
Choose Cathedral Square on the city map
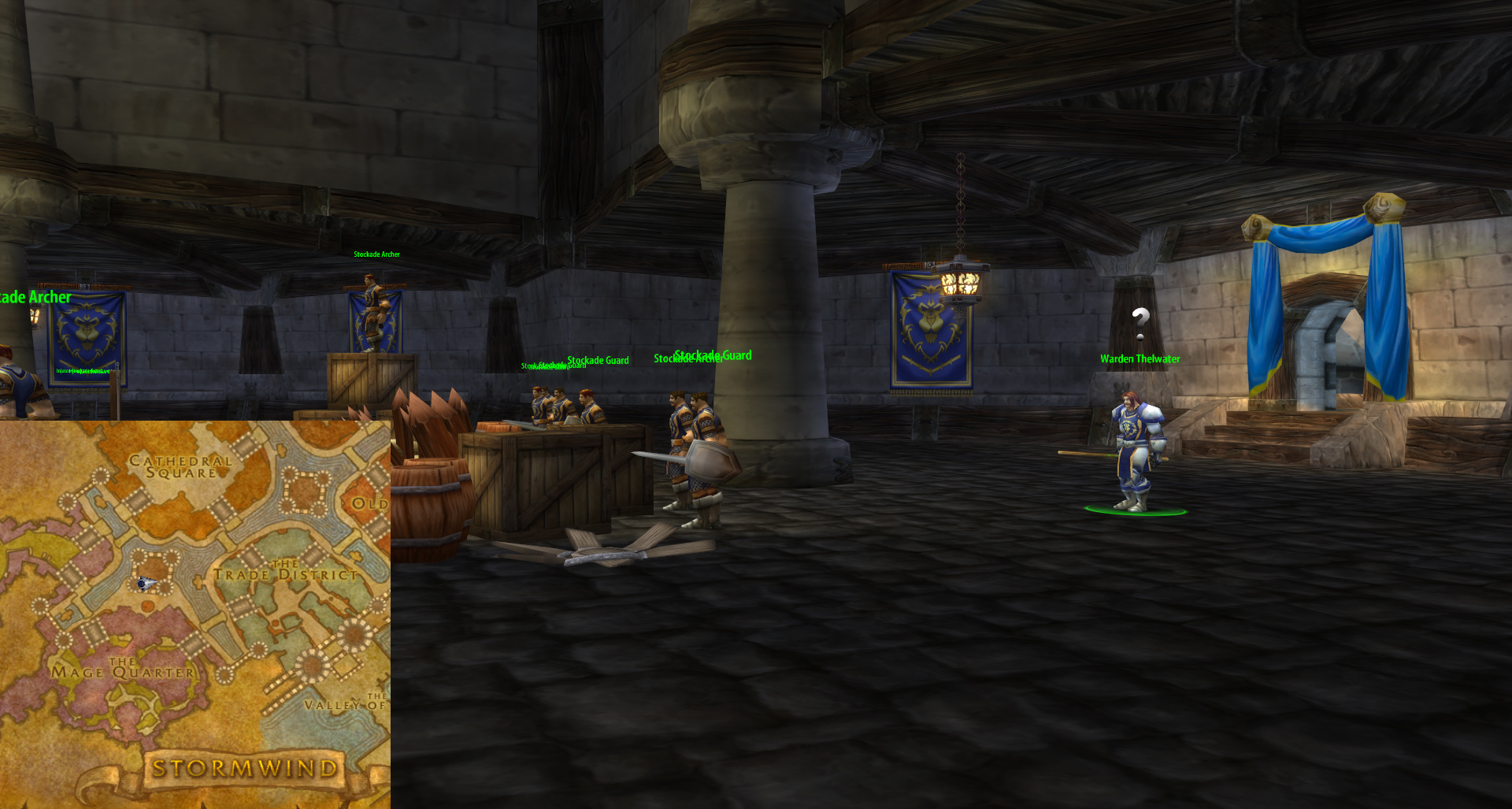[x=181, y=466]
